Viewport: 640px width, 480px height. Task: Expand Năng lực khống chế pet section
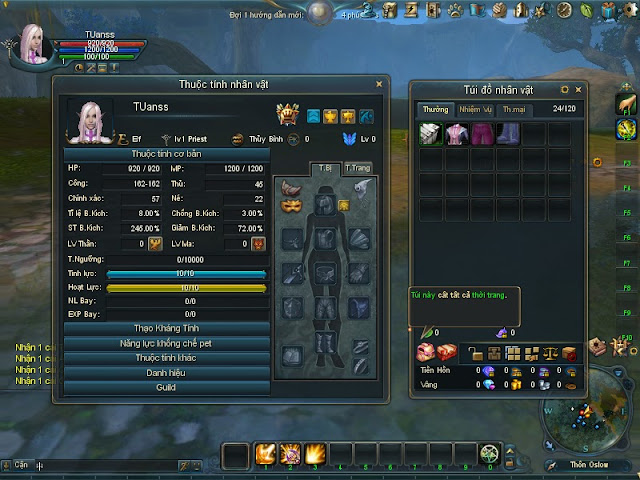tap(166, 343)
